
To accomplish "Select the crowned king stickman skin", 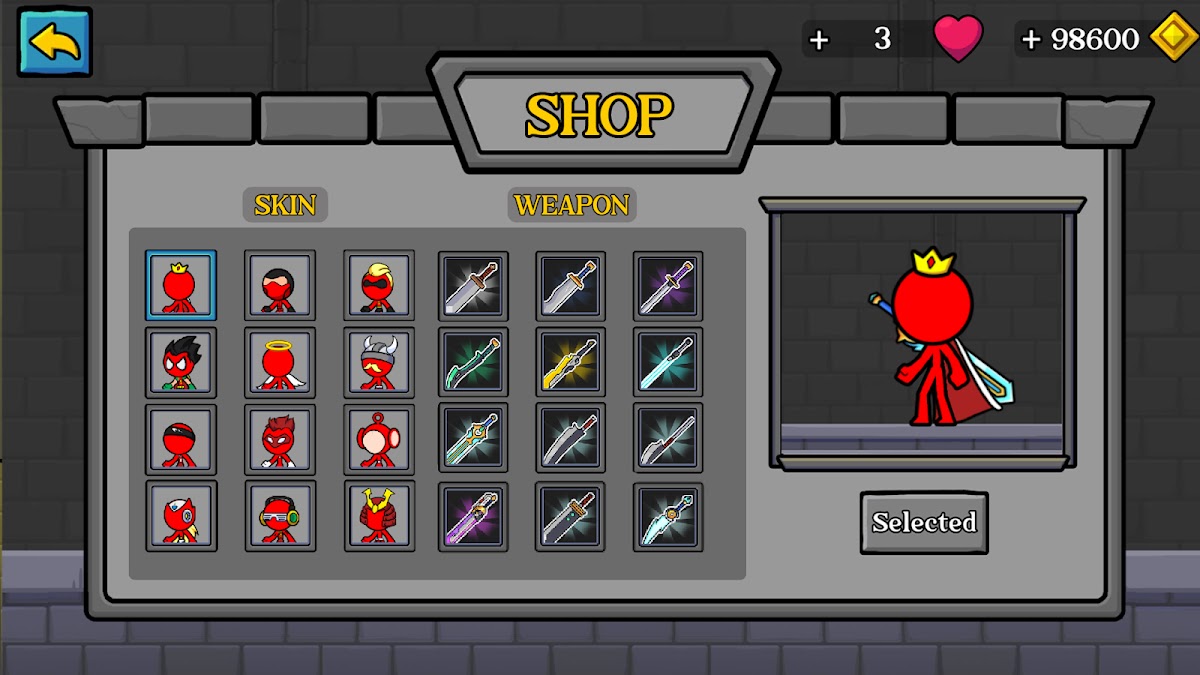I will [180, 285].
